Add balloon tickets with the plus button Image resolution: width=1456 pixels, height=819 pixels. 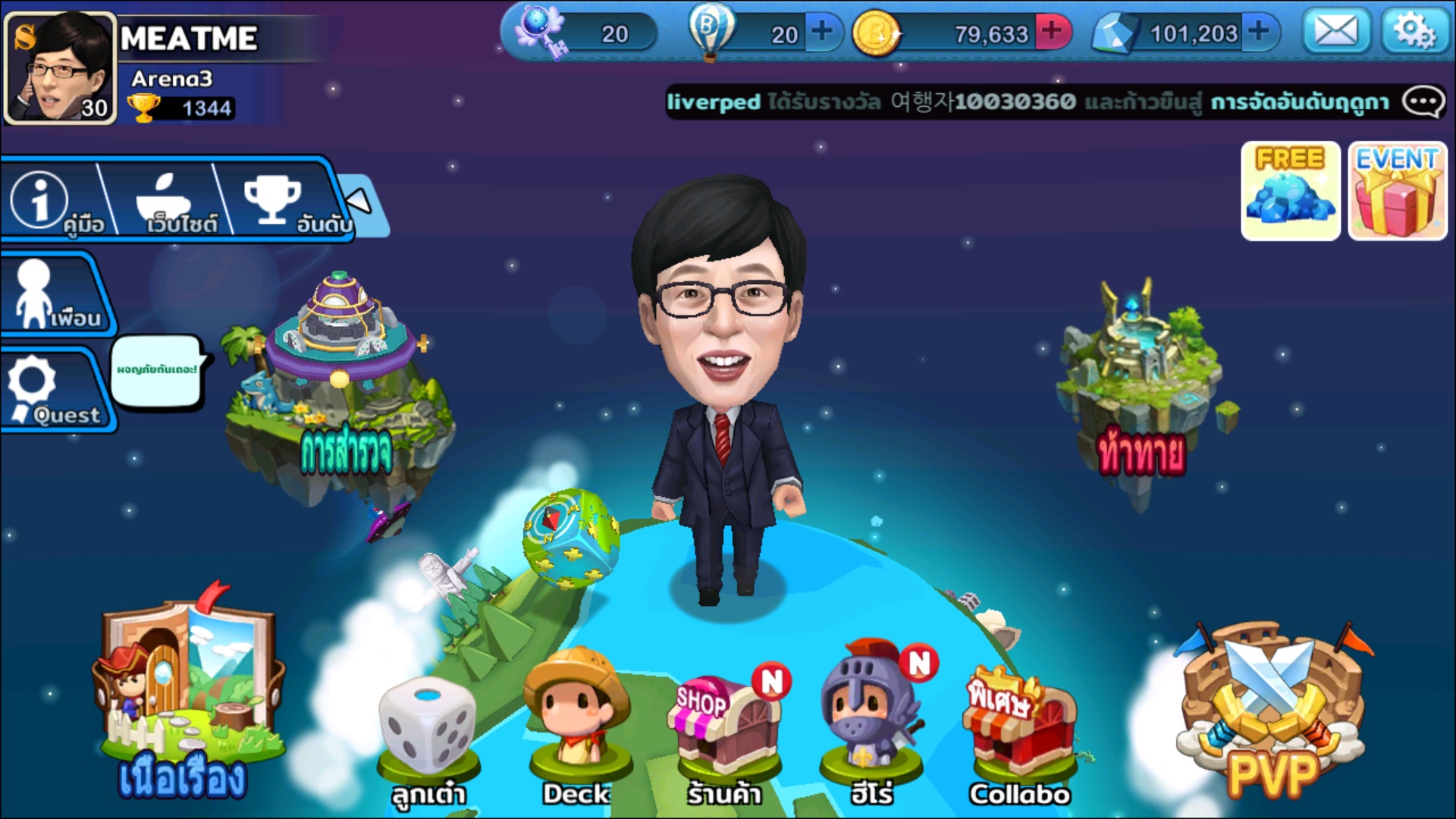[x=822, y=32]
